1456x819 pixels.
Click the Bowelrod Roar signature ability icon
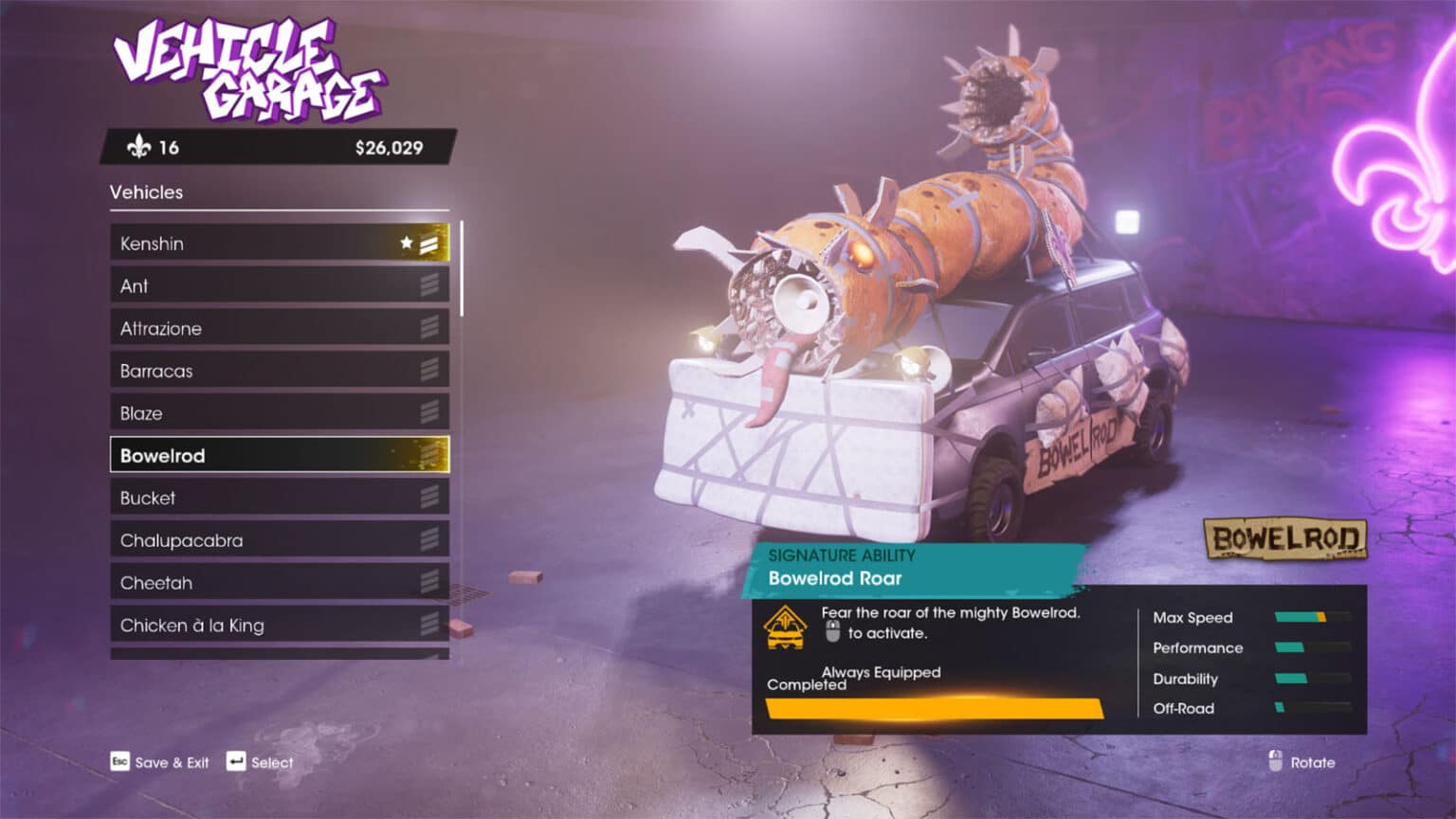(785, 628)
